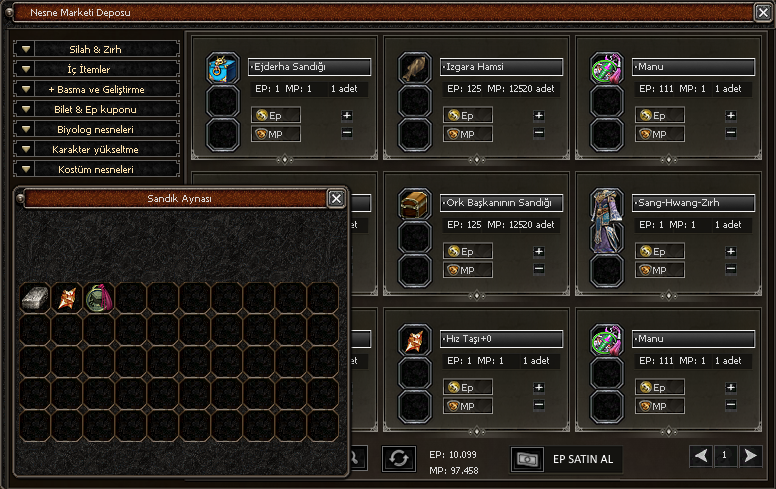Expand the Kostüm nesneleri category
Viewport: 776px width, 489px height.
[96, 169]
